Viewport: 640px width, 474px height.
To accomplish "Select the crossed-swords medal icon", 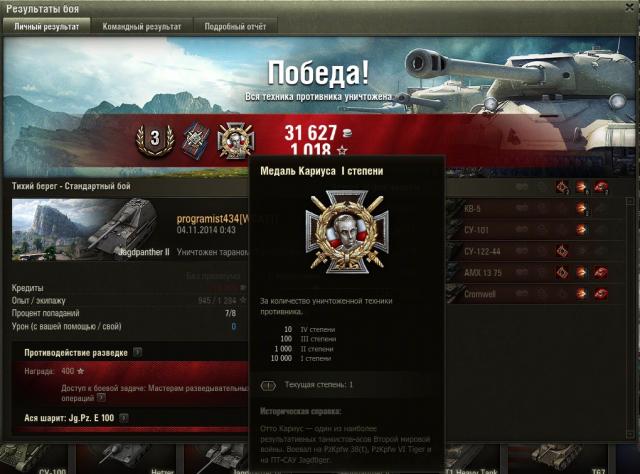I will (x=193, y=140).
